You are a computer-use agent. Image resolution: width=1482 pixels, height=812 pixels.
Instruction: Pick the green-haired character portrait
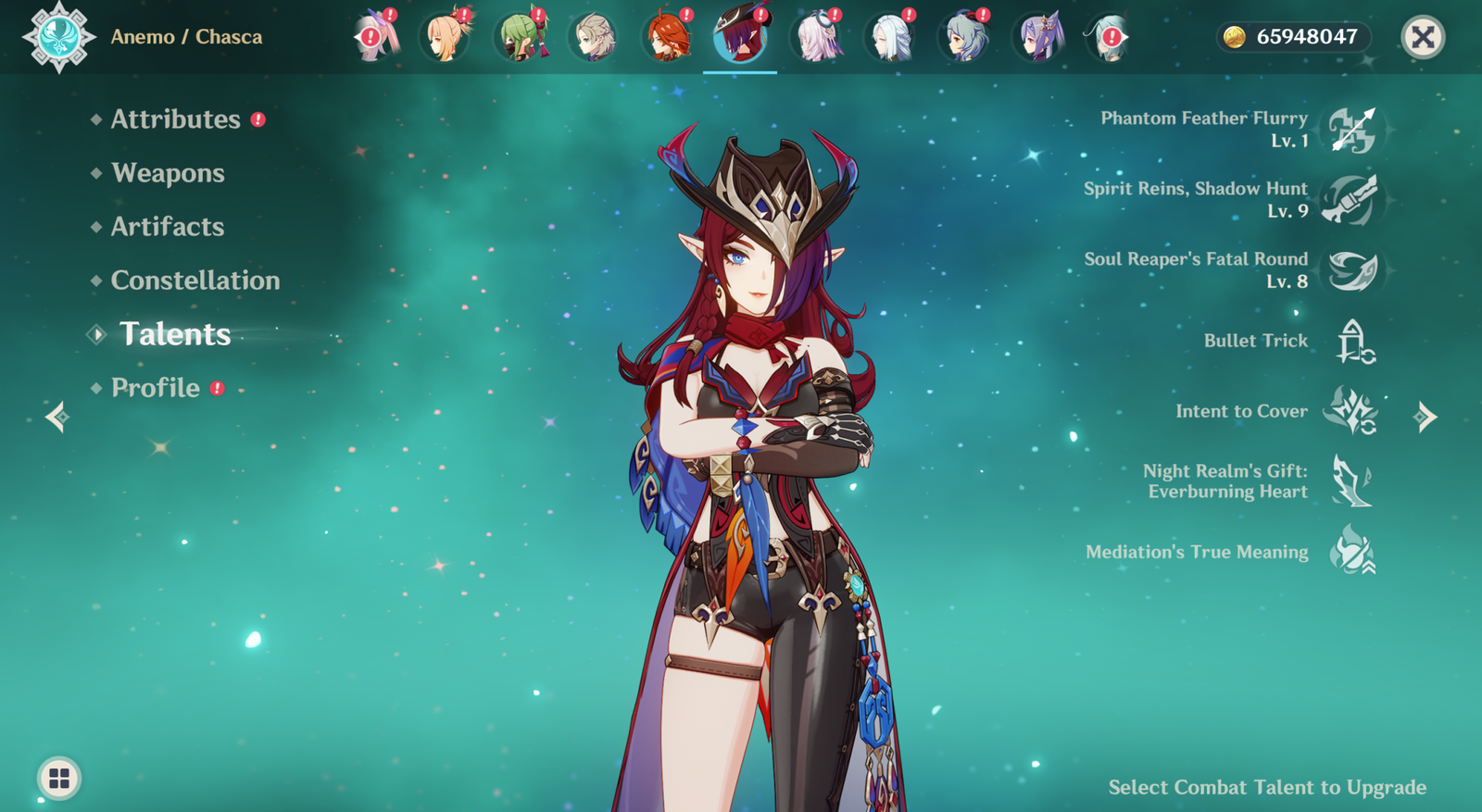(x=521, y=37)
